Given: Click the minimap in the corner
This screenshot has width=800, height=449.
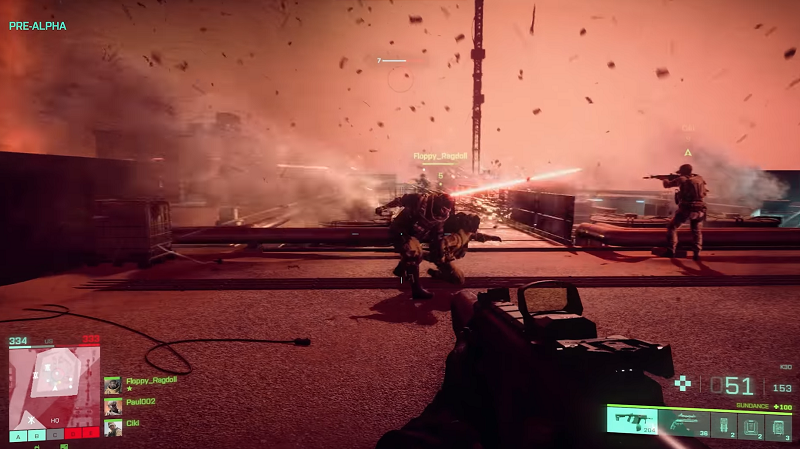Looking at the screenshot, I should point(55,387).
